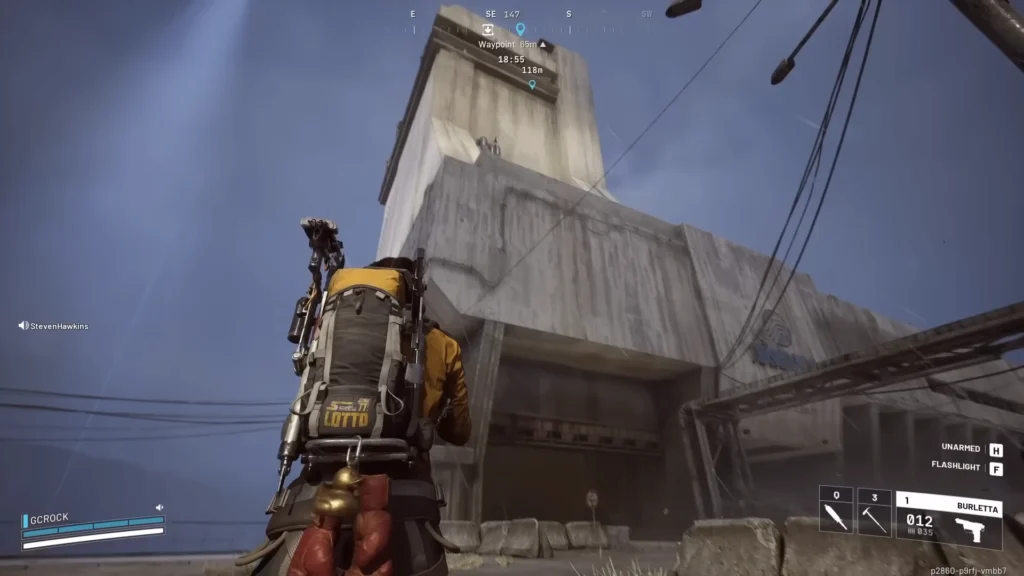
Task: Select the pickaxe tool slot
Action: (875, 512)
